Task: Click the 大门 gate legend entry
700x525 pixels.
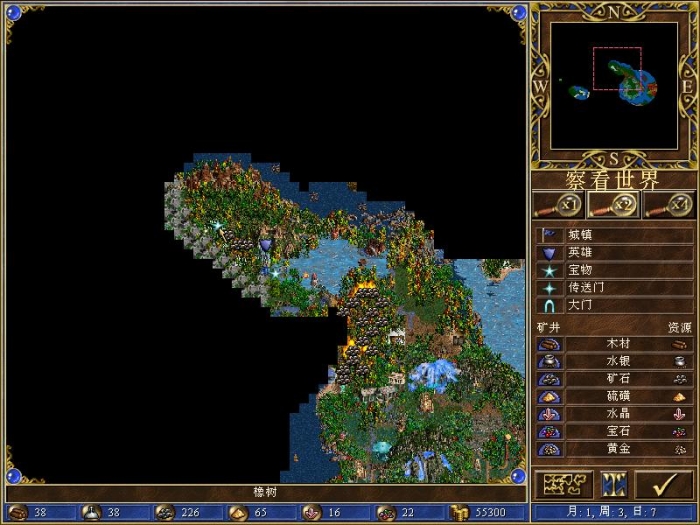Action: point(614,306)
